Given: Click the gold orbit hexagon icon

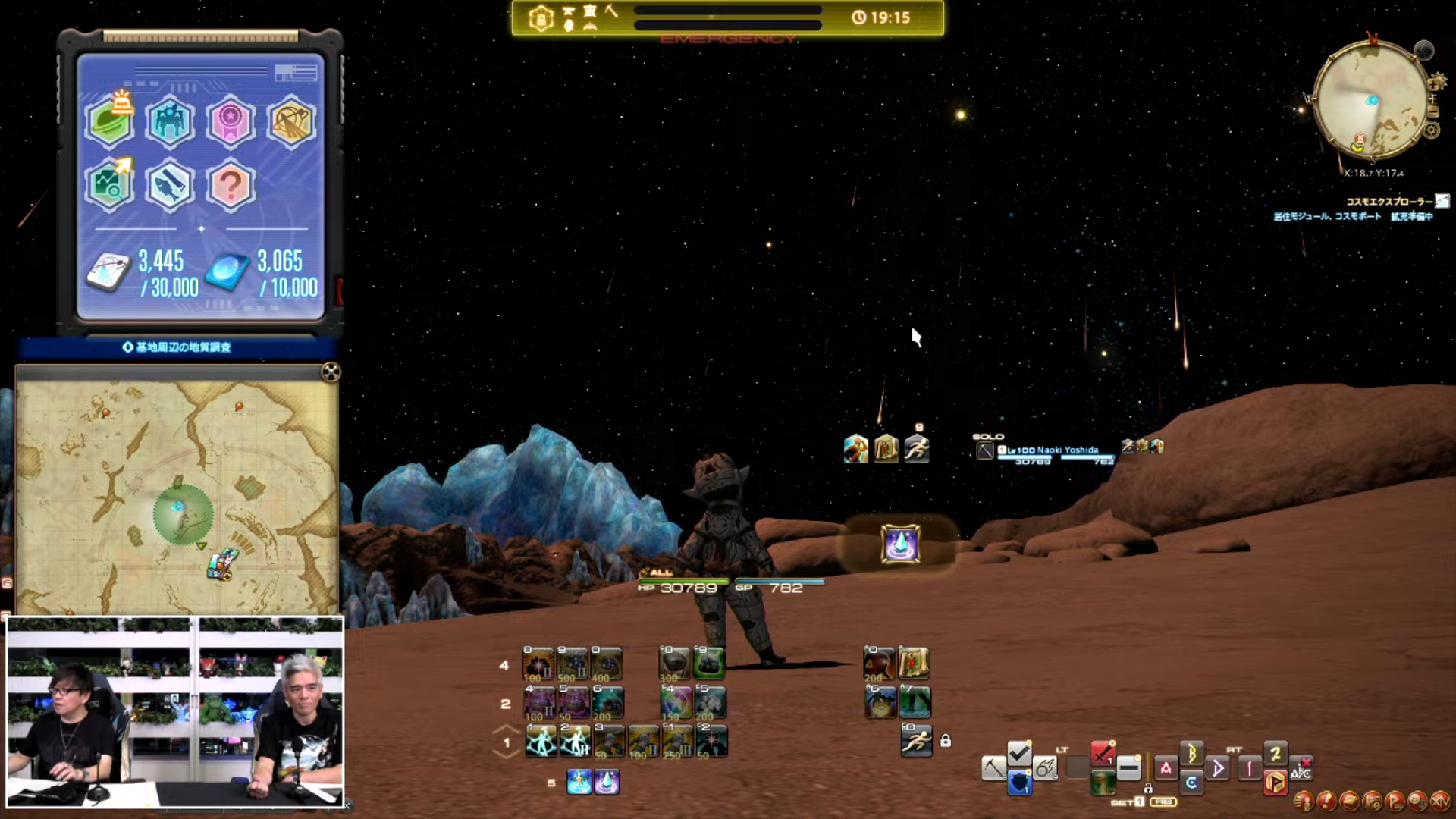Looking at the screenshot, I should pyautogui.click(x=290, y=121).
